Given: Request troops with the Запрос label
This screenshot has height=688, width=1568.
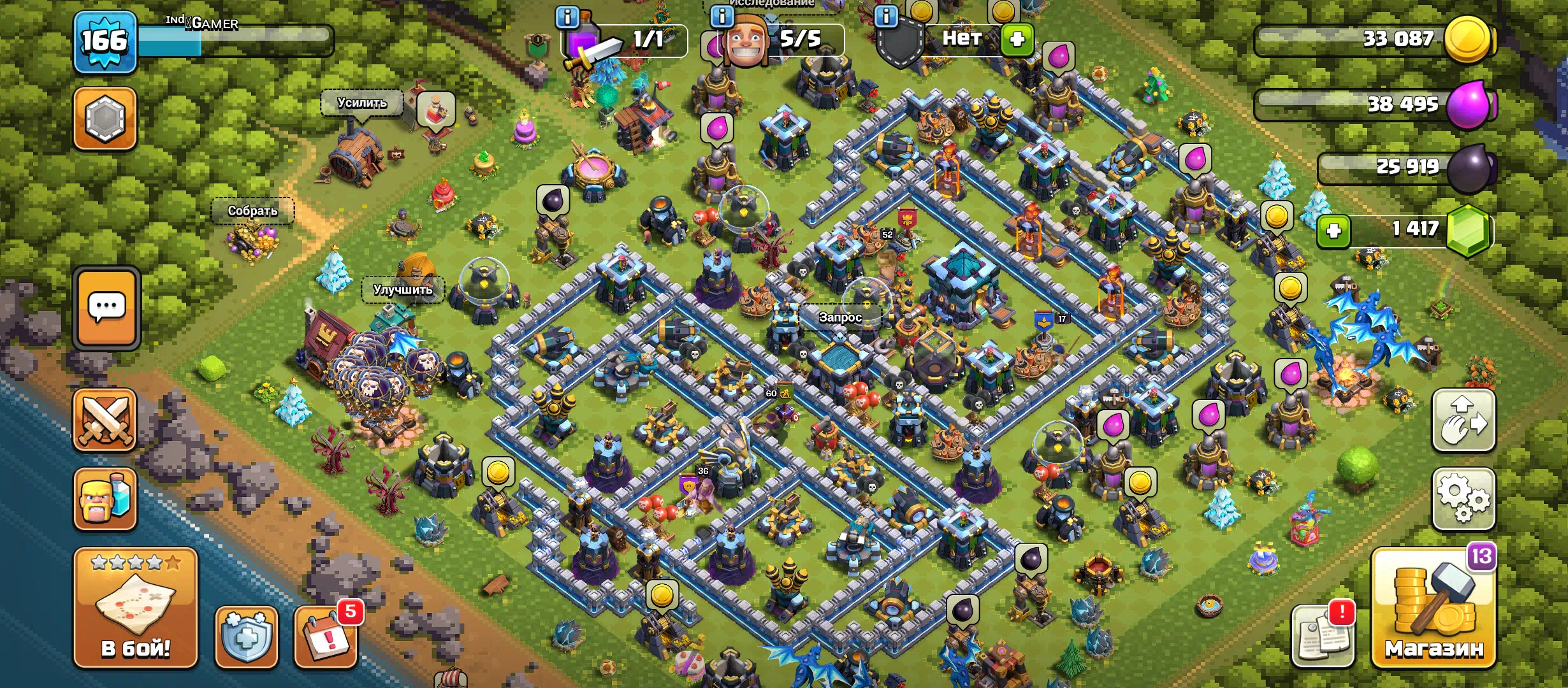Looking at the screenshot, I should pos(840,317).
